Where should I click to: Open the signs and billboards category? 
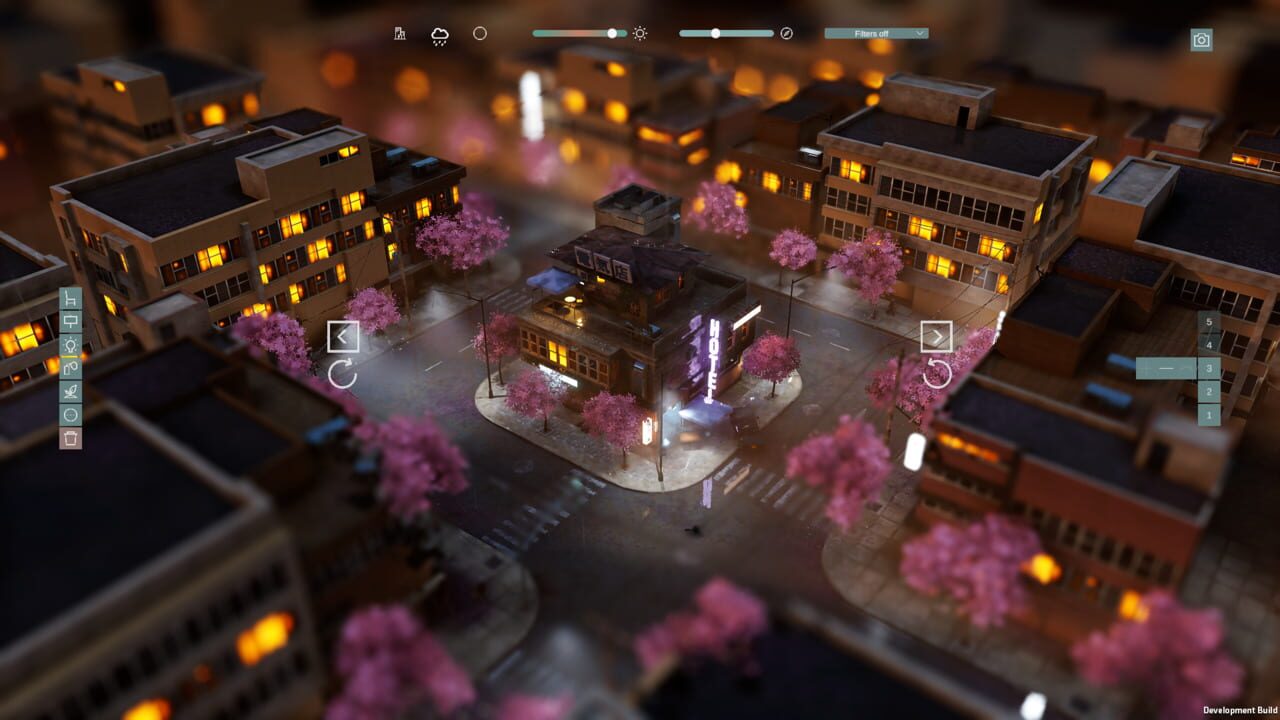click(71, 320)
